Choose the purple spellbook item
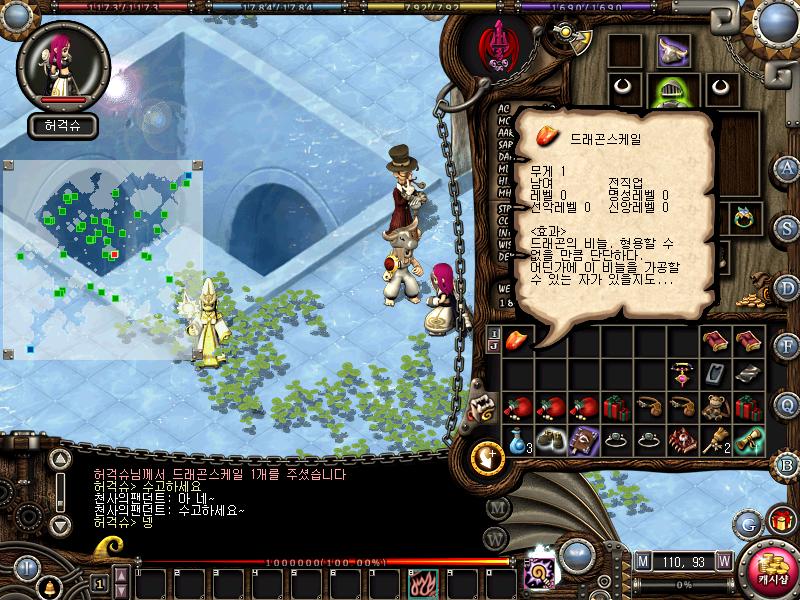 583,441
